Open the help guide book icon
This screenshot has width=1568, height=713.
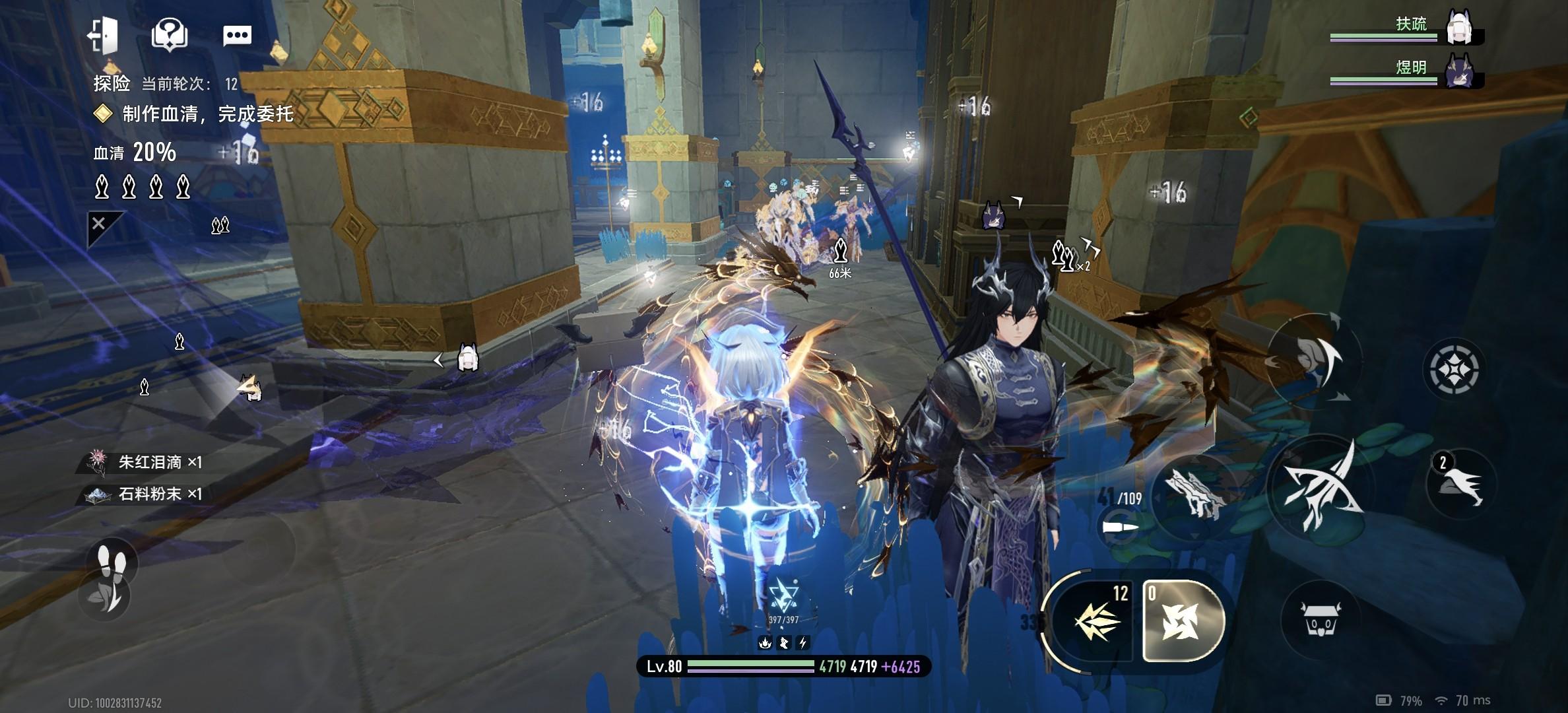170,35
